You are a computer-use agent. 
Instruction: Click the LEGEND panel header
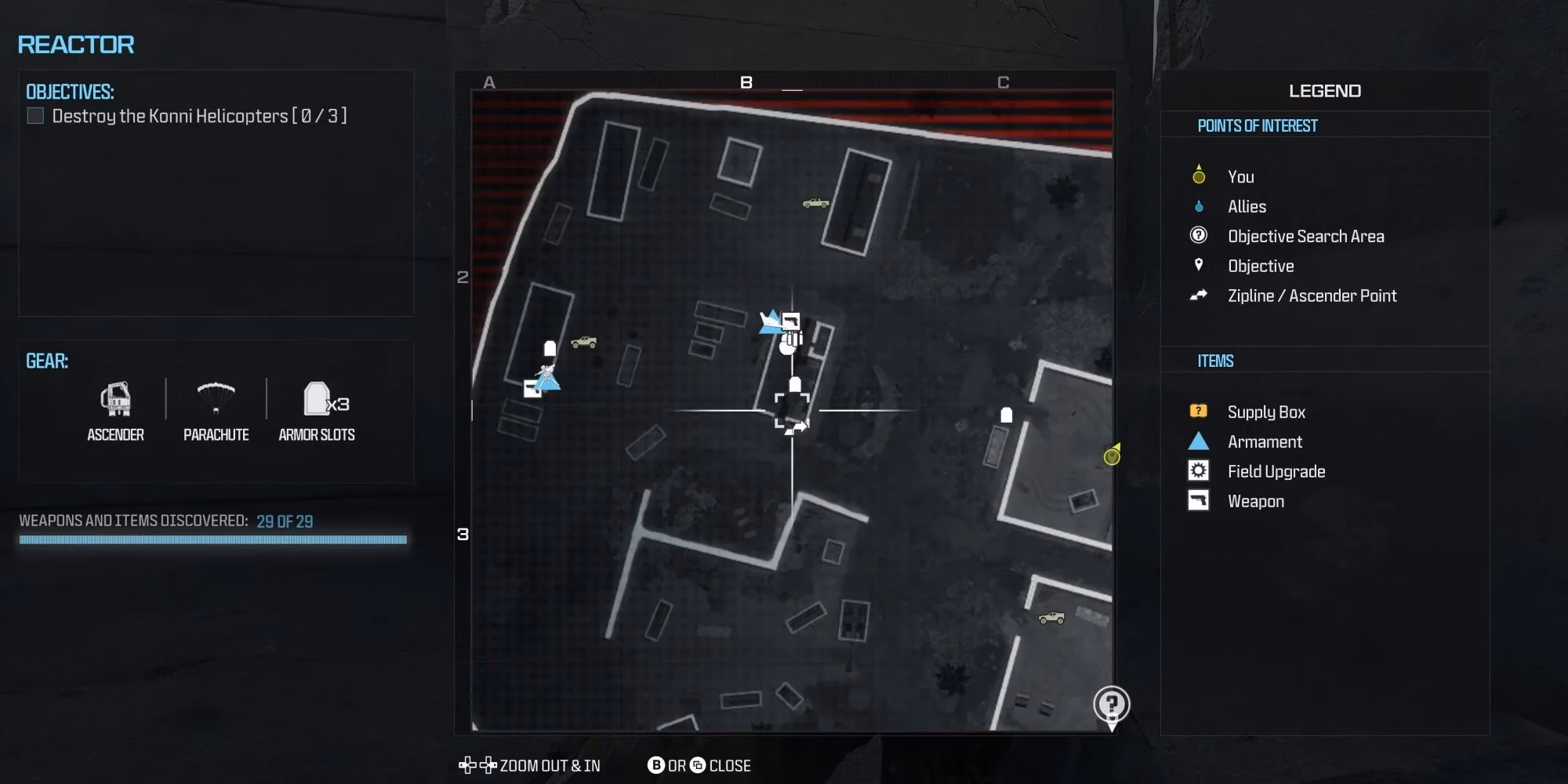pyautogui.click(x=1325, y=90)
